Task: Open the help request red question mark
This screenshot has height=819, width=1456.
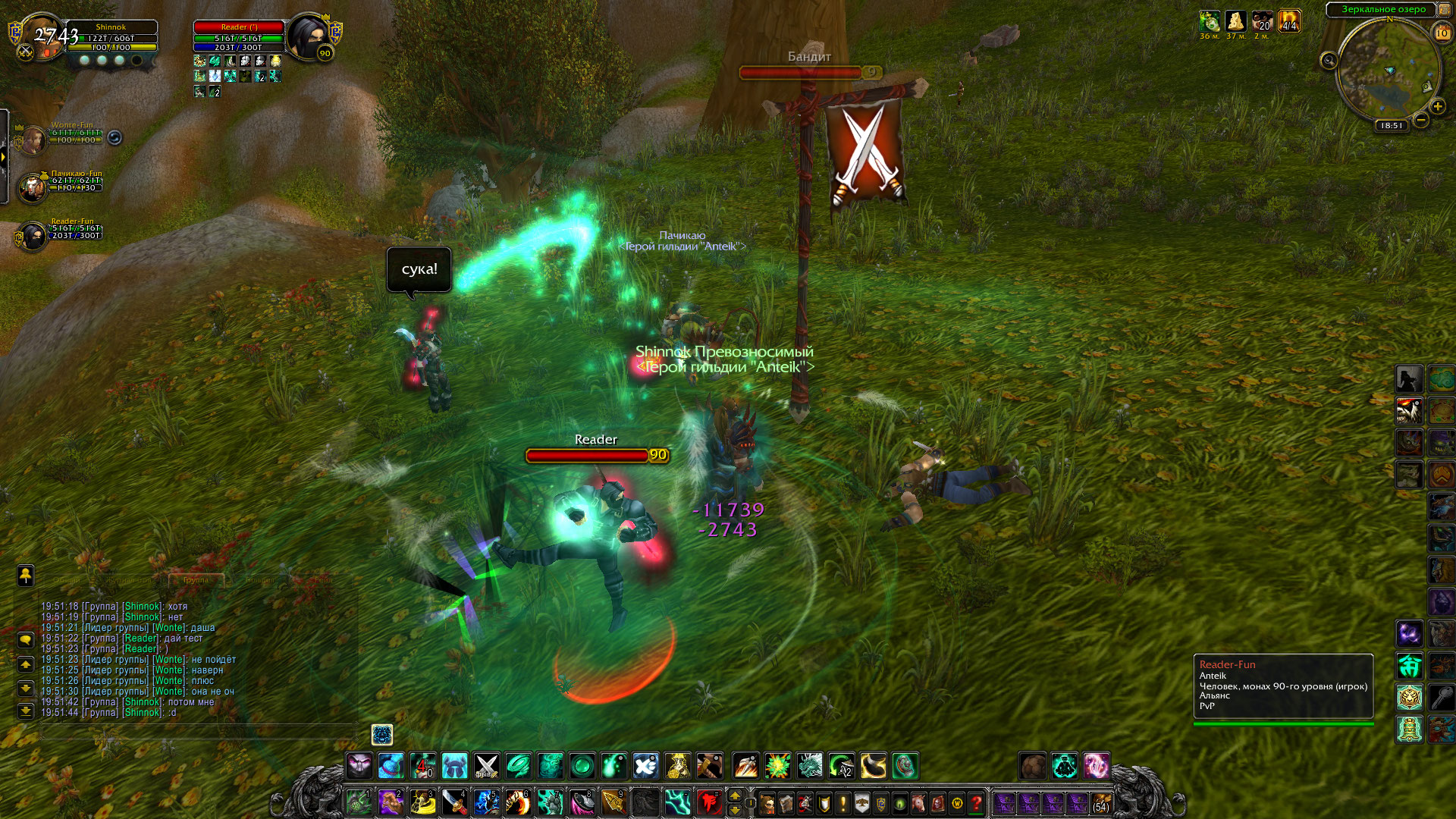Action: tap(977, 802)
